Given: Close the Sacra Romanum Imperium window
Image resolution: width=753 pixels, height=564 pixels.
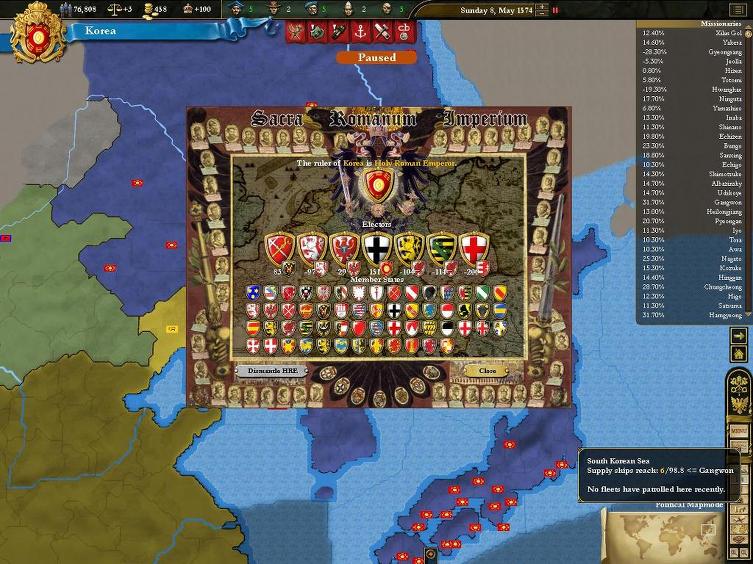Looking at the screenshot, I should [487, 370].
